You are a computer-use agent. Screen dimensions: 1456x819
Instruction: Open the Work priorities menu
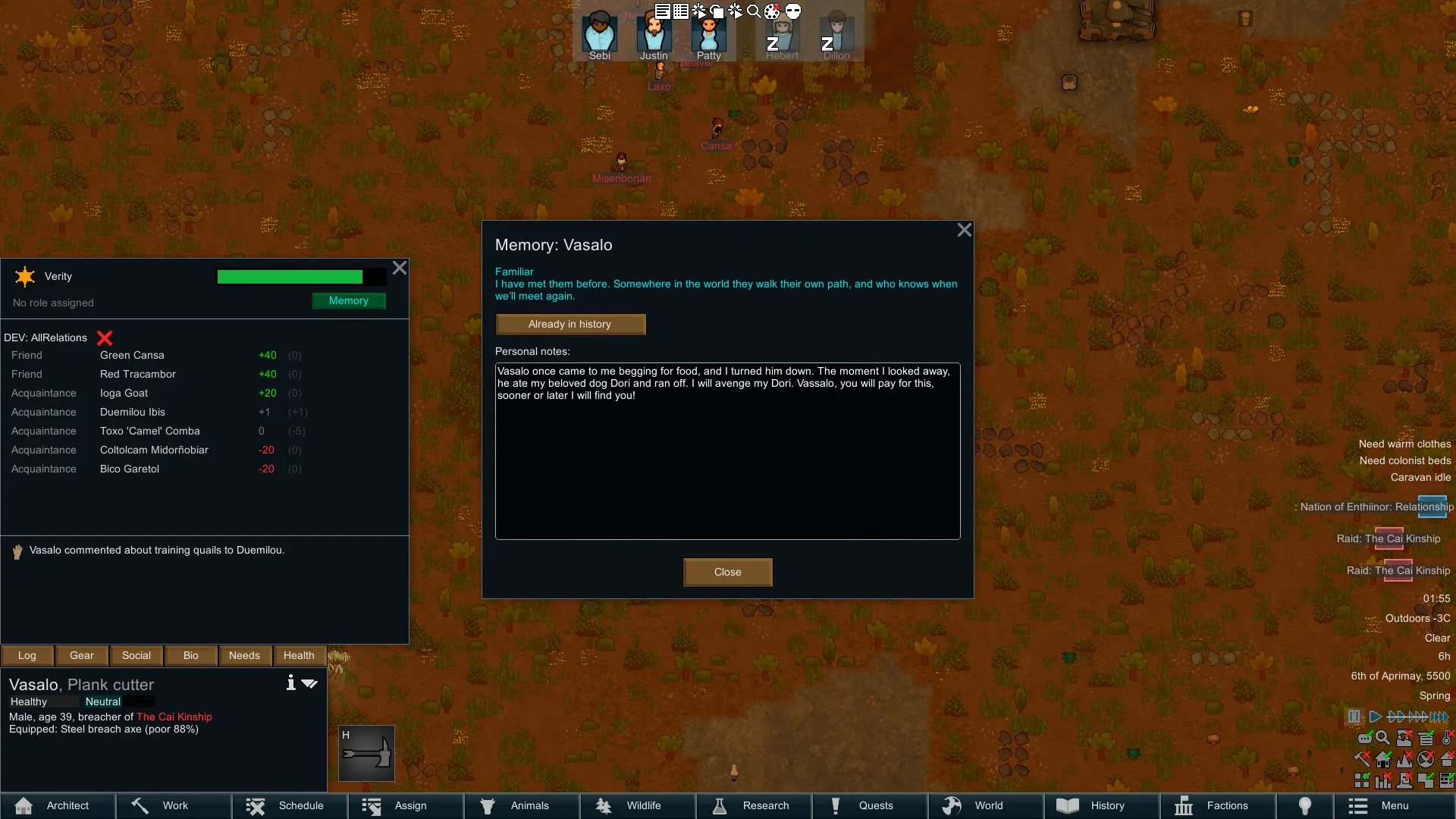tap(174, 805)
